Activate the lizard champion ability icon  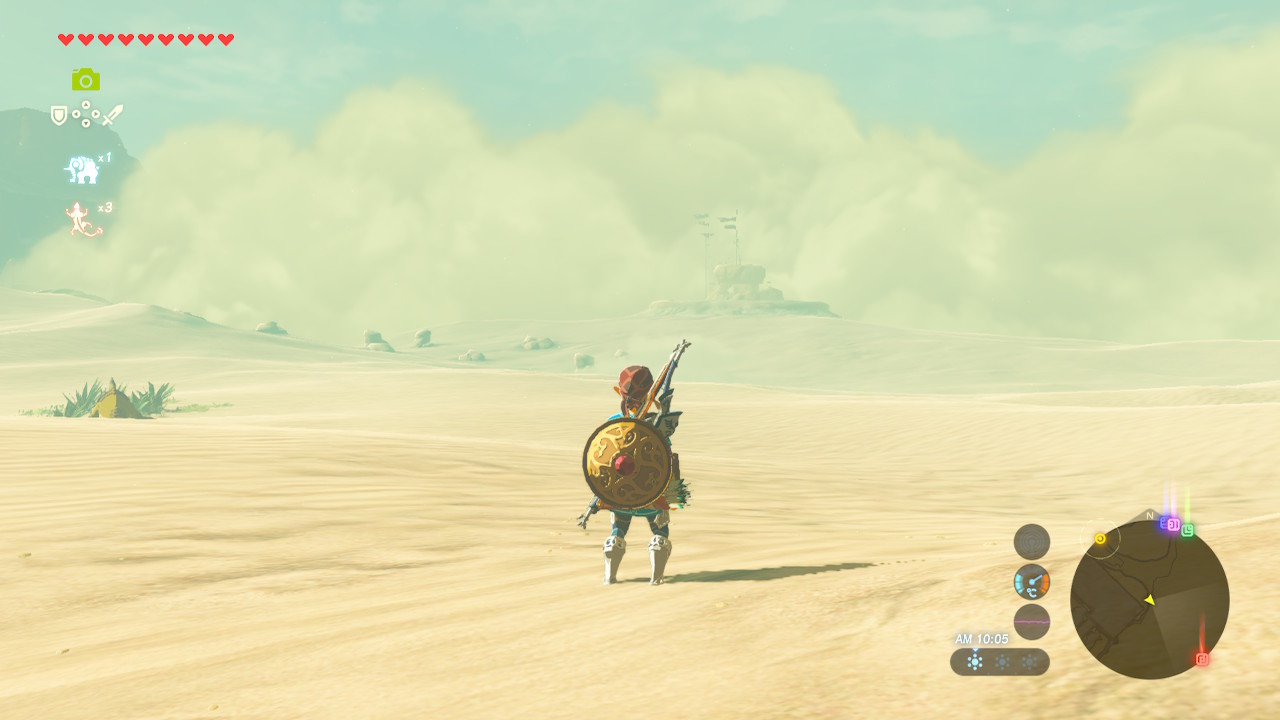point(83,219)
